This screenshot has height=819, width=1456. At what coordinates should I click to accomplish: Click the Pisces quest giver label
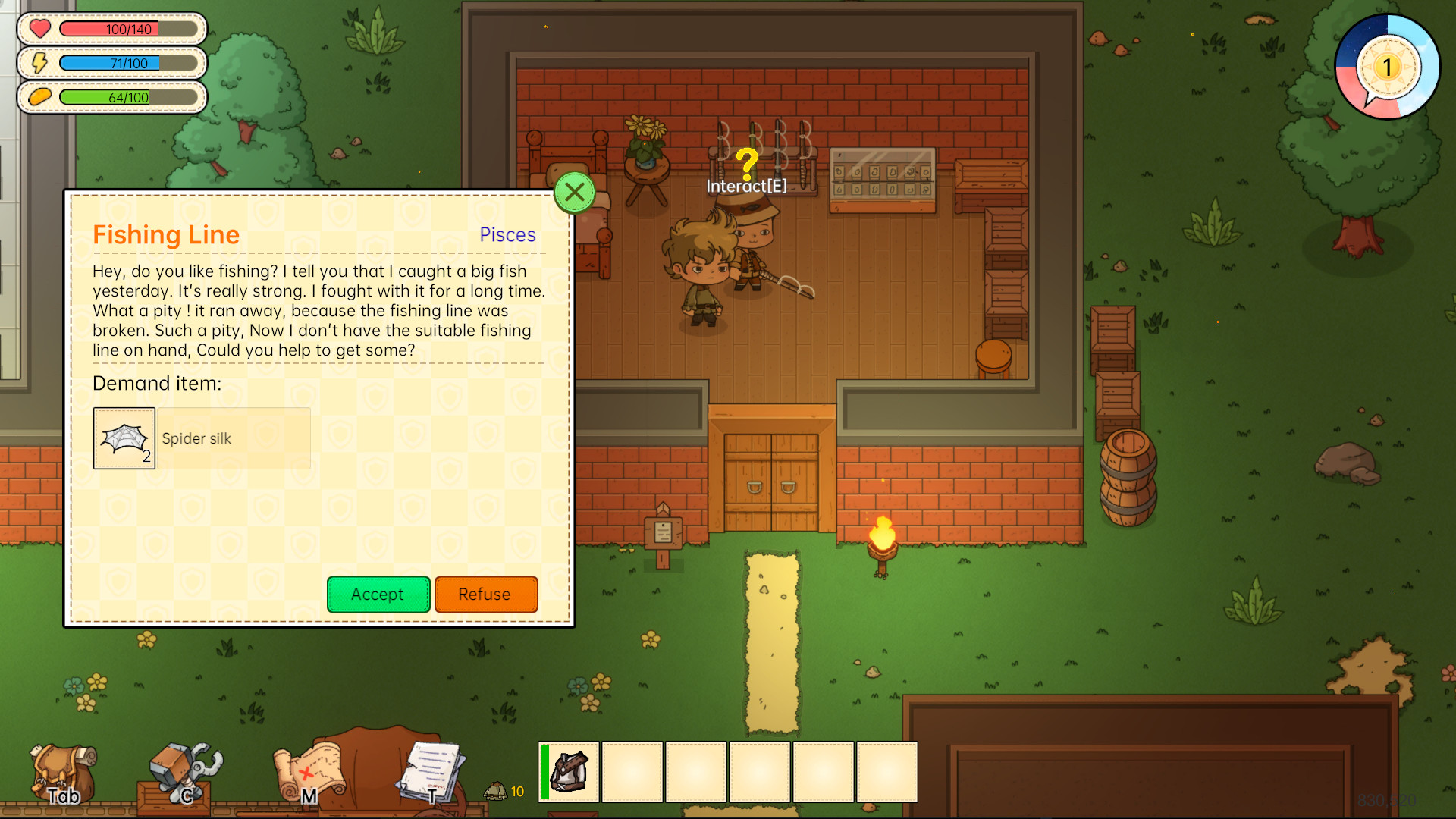pos(507,235)
